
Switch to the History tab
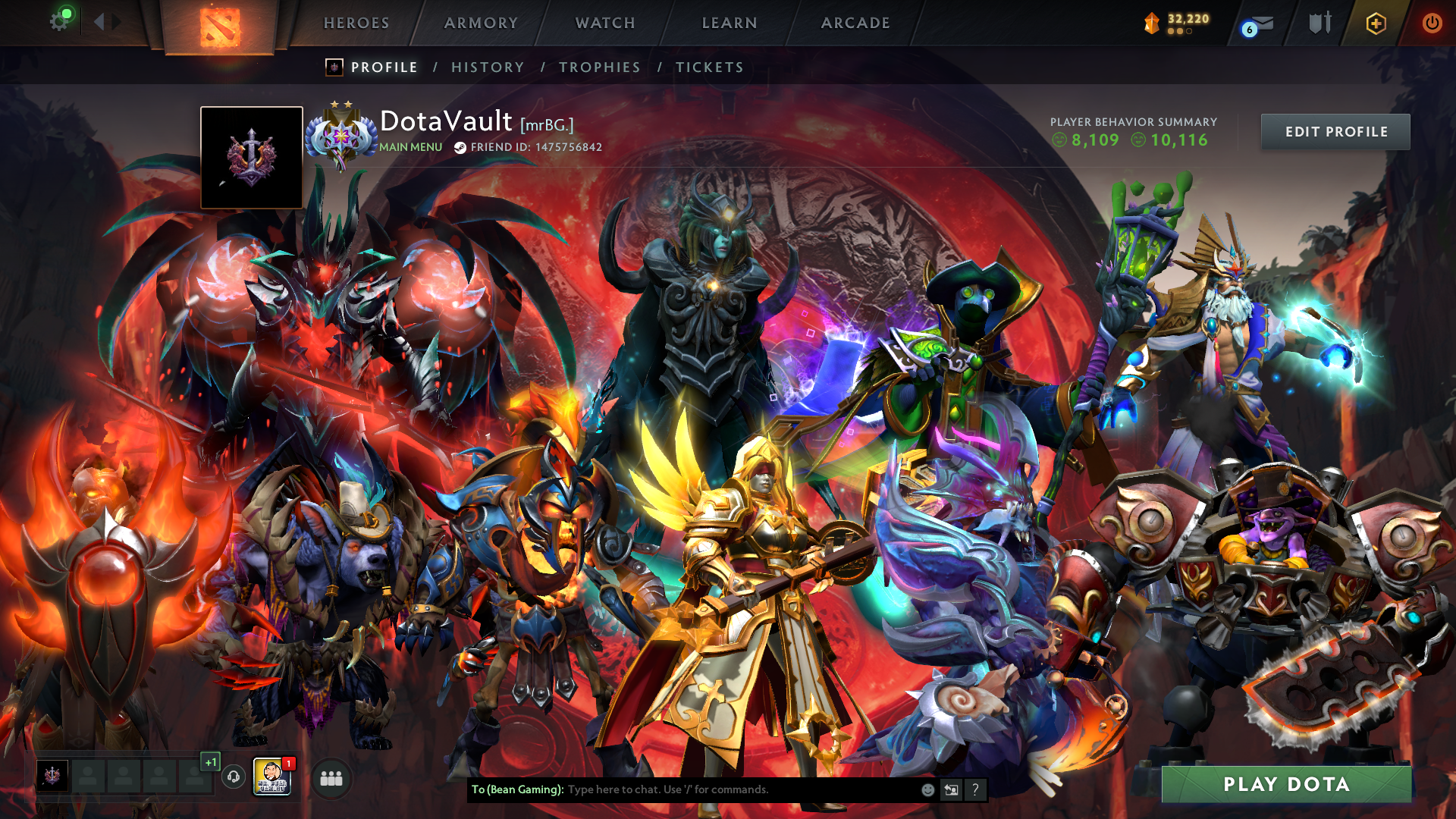pyautogui.click(x=488, y=67)
